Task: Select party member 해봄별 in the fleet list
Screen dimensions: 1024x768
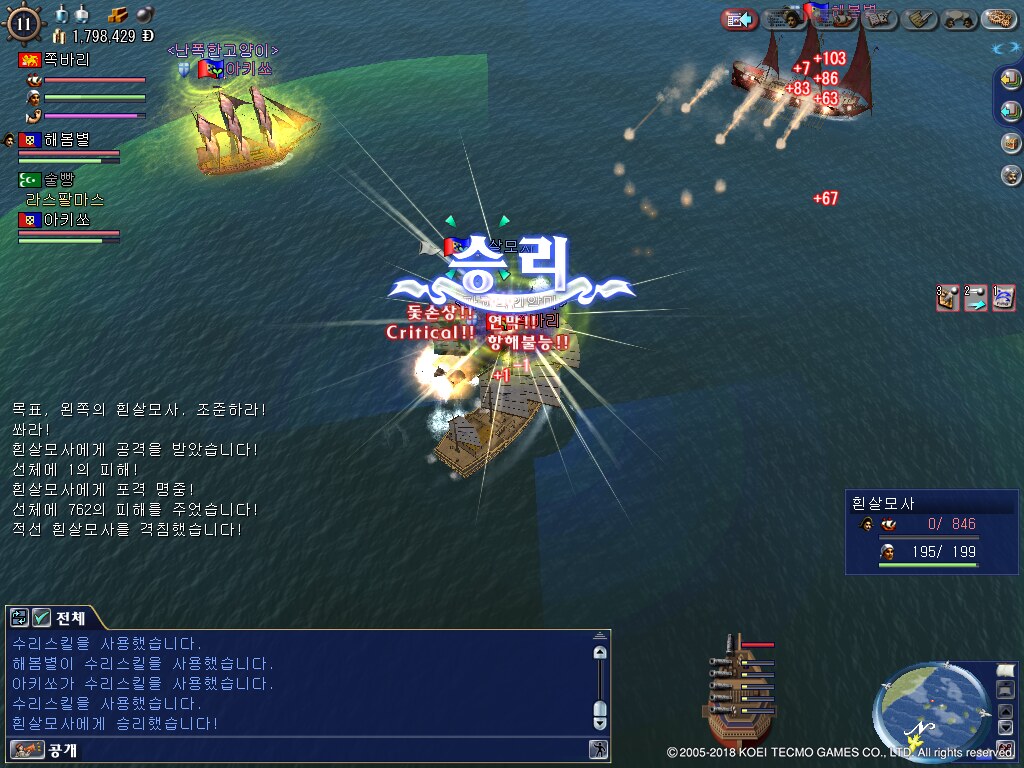Action: [x=67, y=140]
